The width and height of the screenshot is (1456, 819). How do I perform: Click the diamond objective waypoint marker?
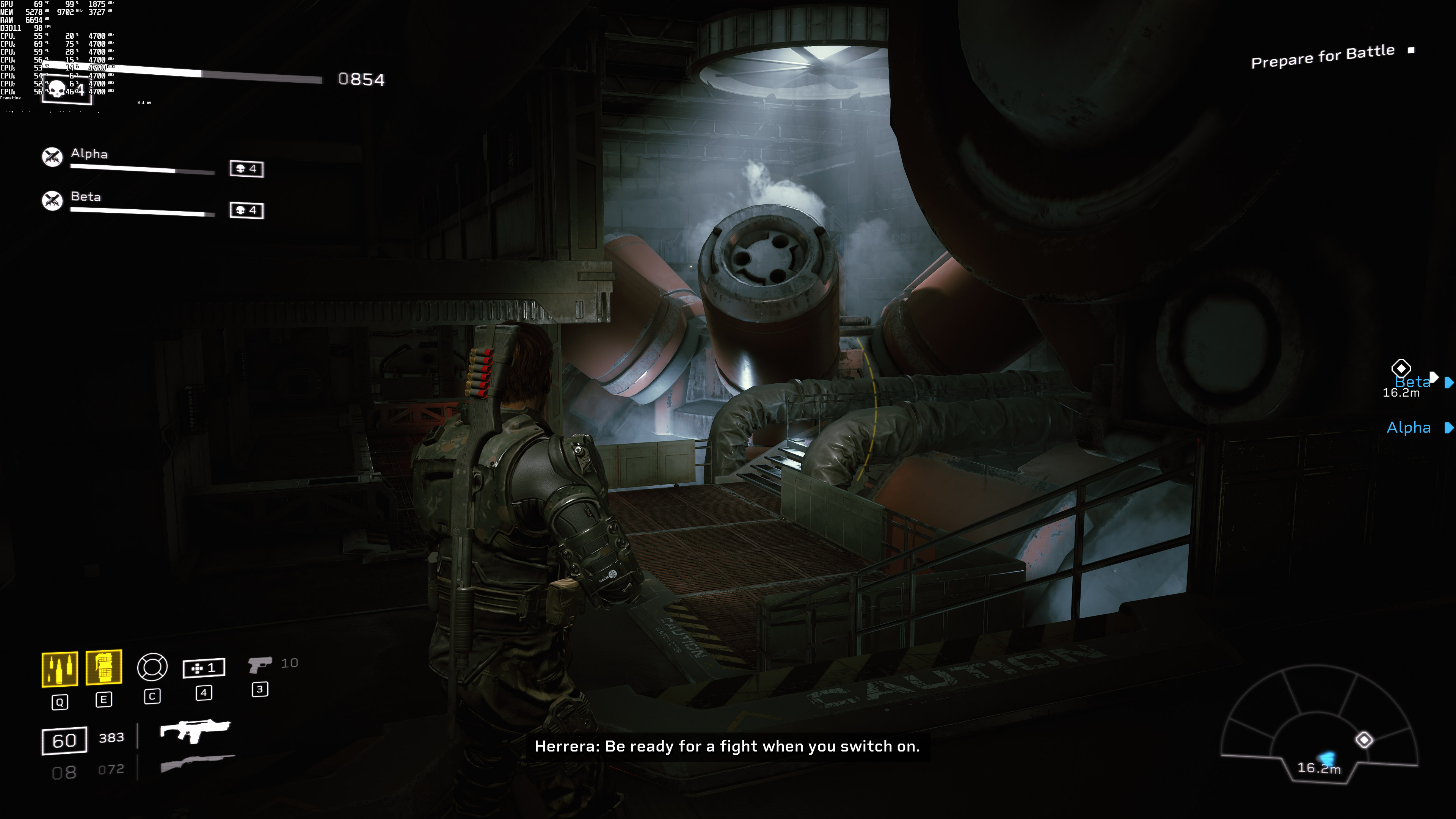1401,369
